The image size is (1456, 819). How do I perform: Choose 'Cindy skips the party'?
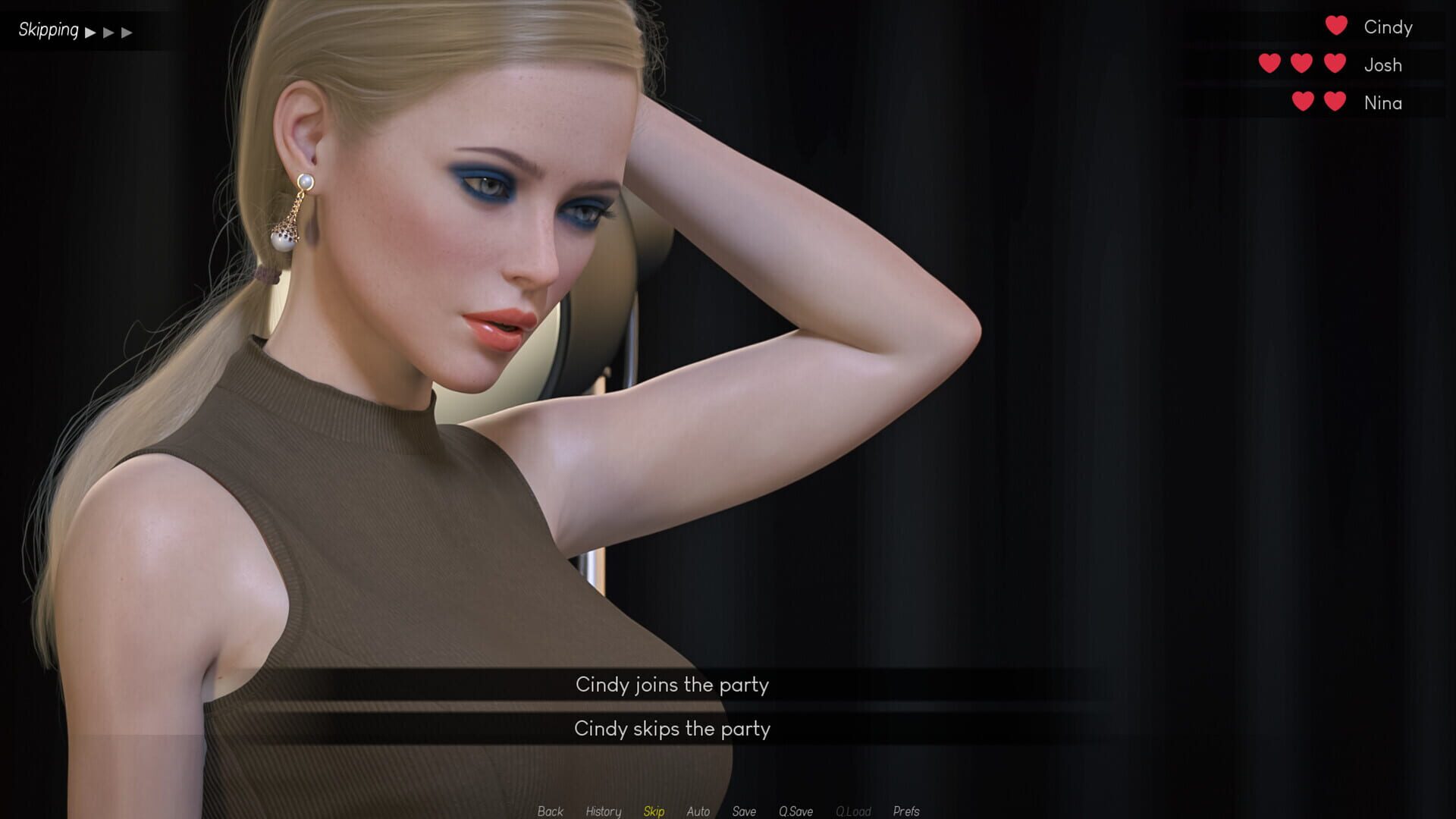pos(673,729)
